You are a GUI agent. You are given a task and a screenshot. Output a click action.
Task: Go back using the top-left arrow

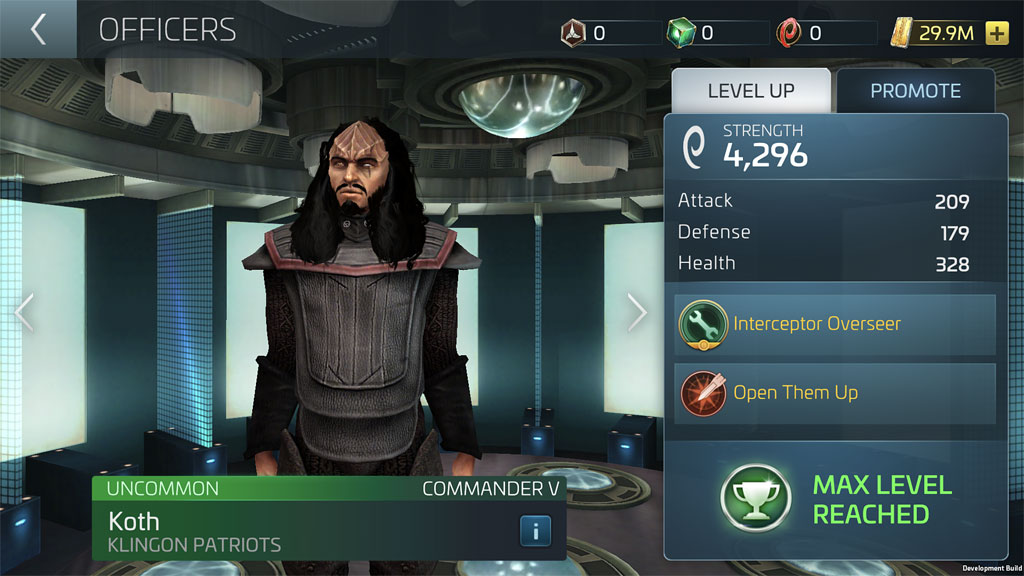pos(38,29)
